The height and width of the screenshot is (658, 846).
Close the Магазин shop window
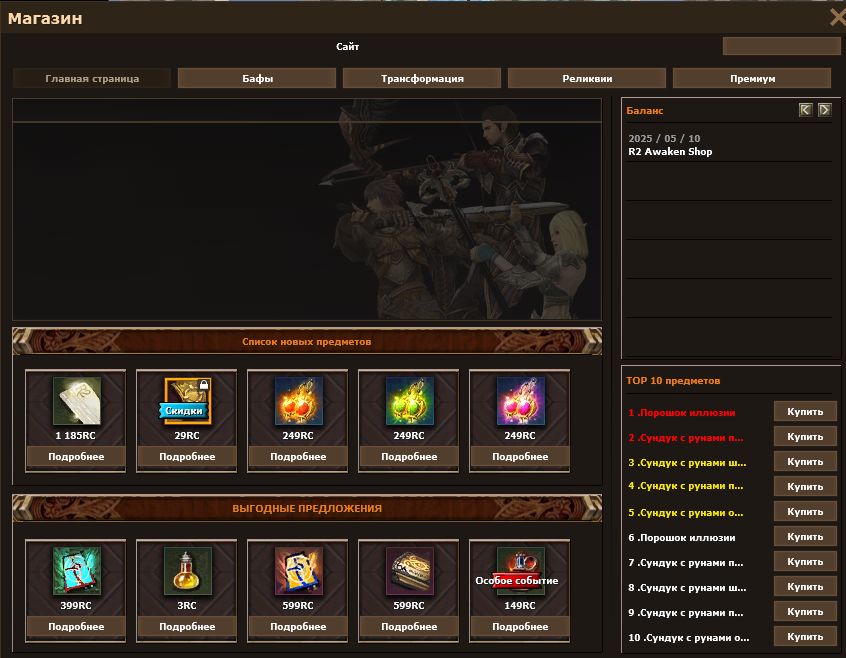(x=837, y=16)
